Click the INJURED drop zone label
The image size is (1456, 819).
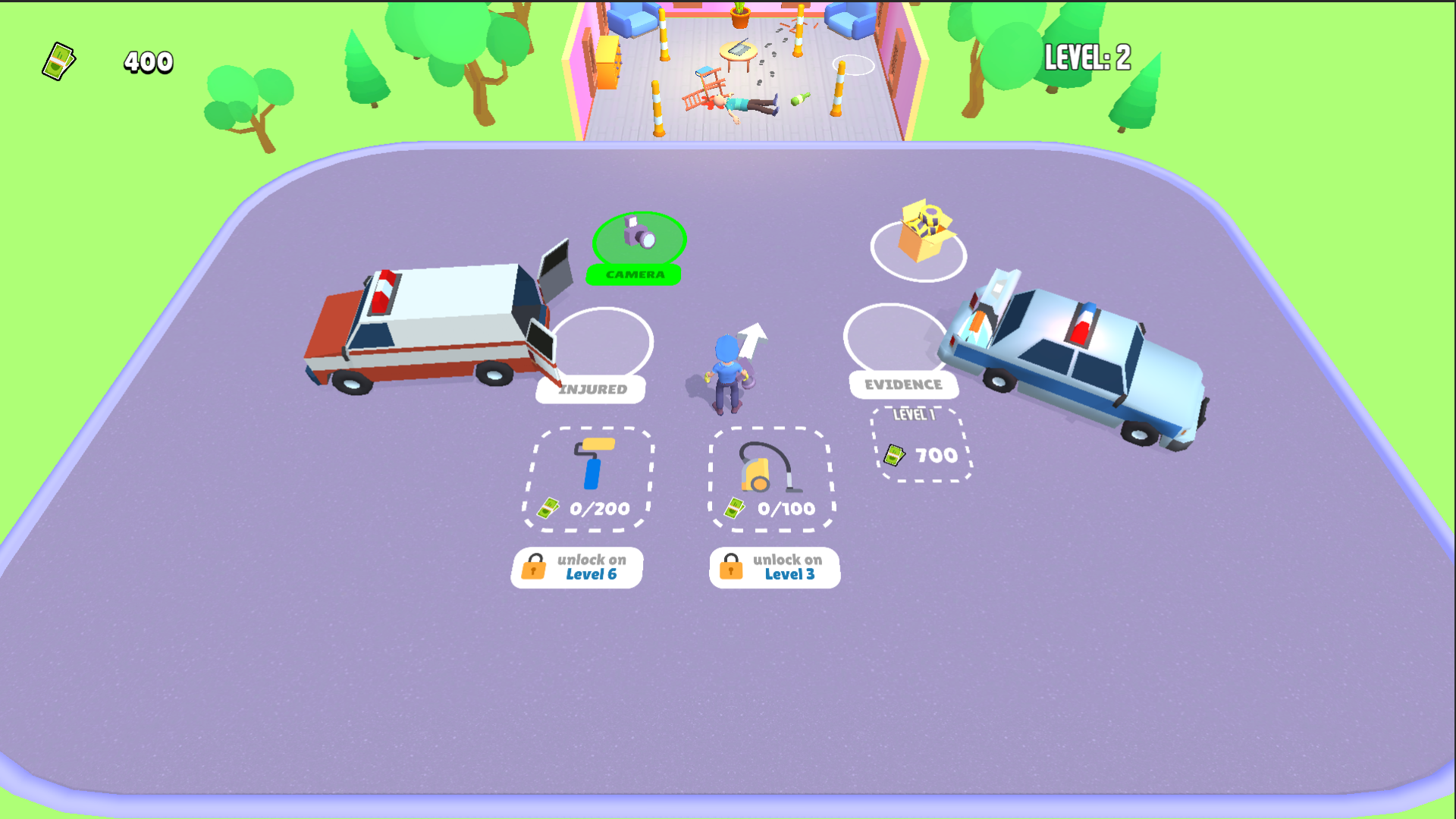591,388
